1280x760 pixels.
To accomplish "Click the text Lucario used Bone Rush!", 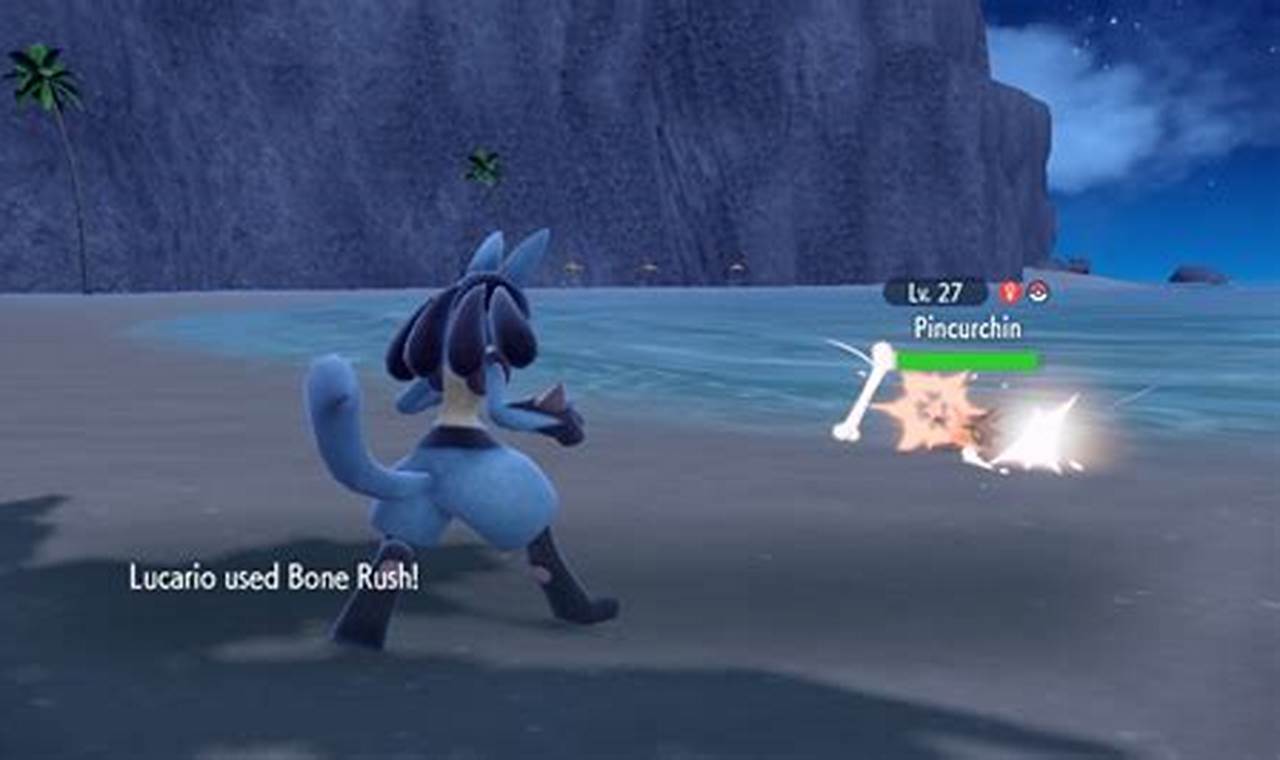I will click(275, 576).
